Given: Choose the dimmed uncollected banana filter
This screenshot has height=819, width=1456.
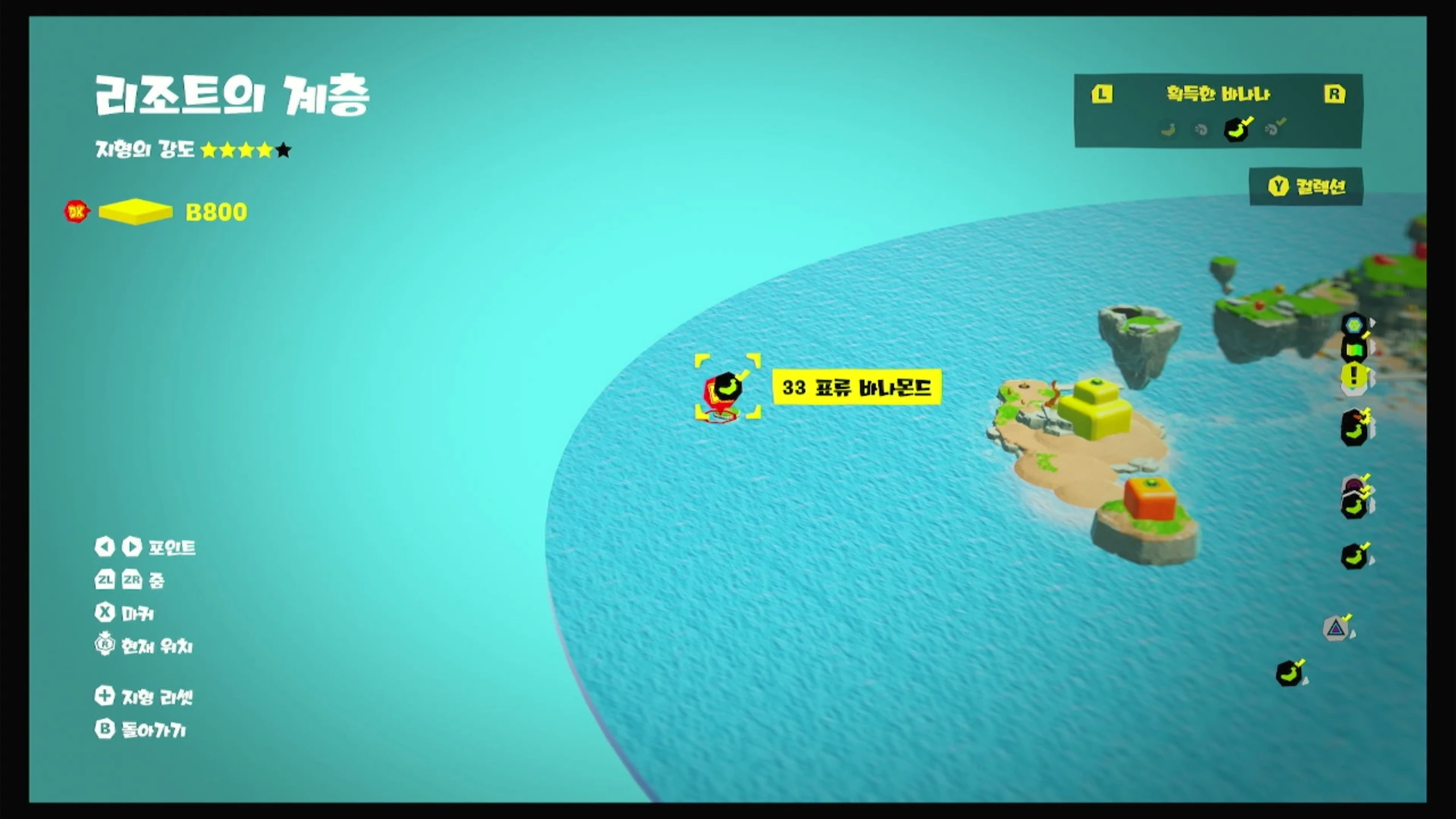Looking at the screenshot, I should [1168, 130].
